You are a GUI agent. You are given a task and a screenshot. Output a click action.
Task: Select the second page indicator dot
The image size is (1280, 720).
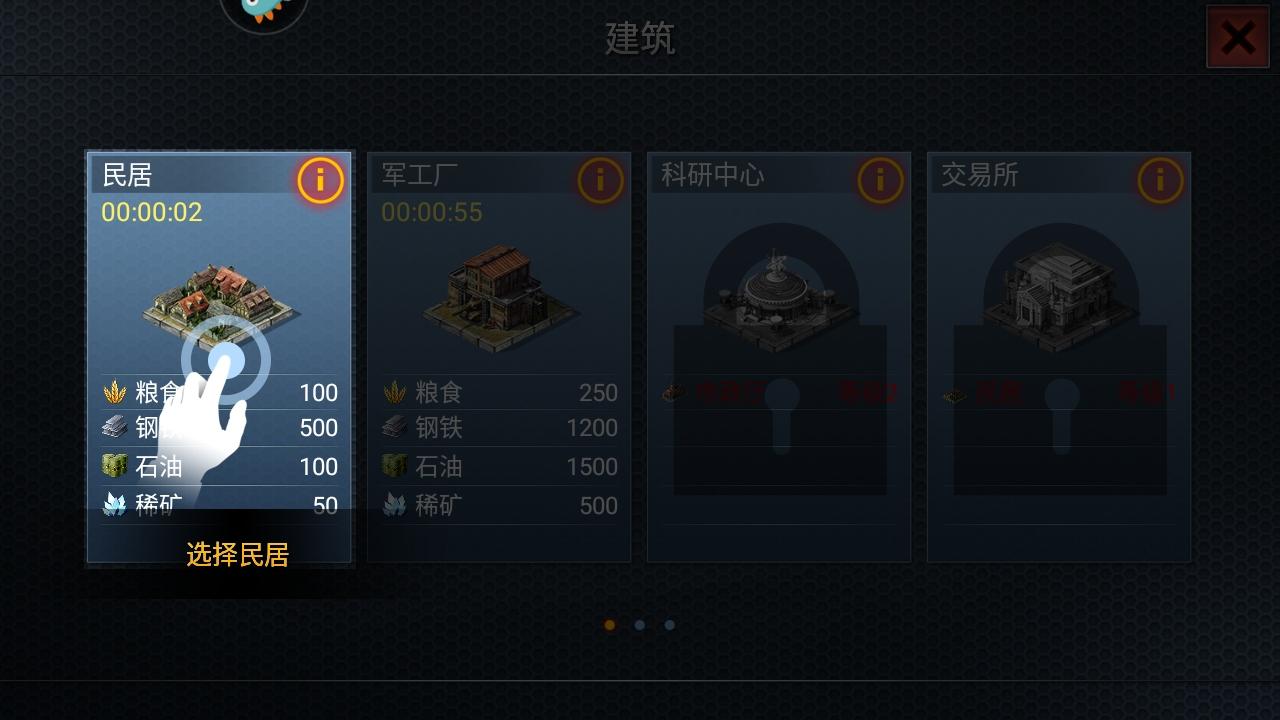[x=640, y=624]
